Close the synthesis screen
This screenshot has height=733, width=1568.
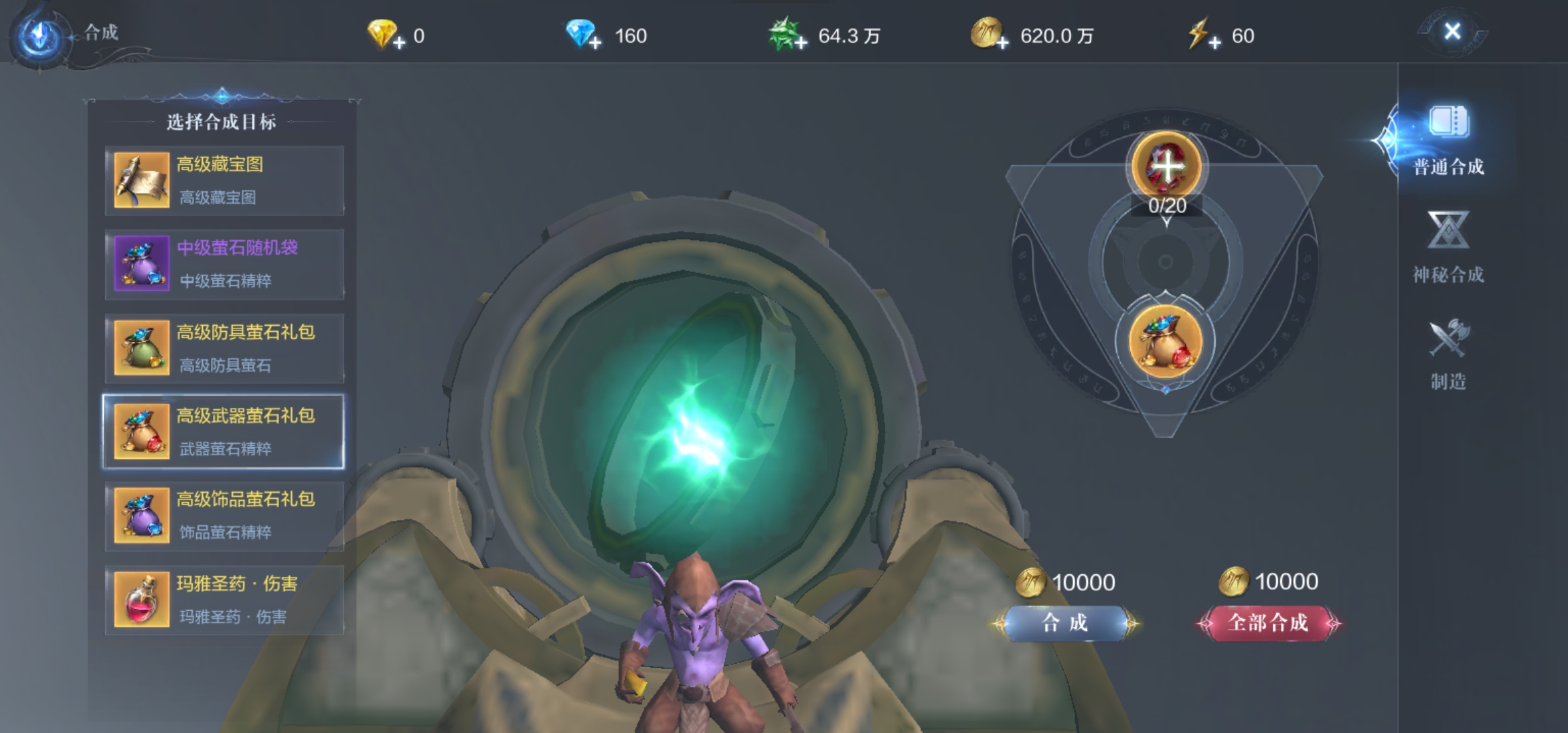click(1452, 31)
